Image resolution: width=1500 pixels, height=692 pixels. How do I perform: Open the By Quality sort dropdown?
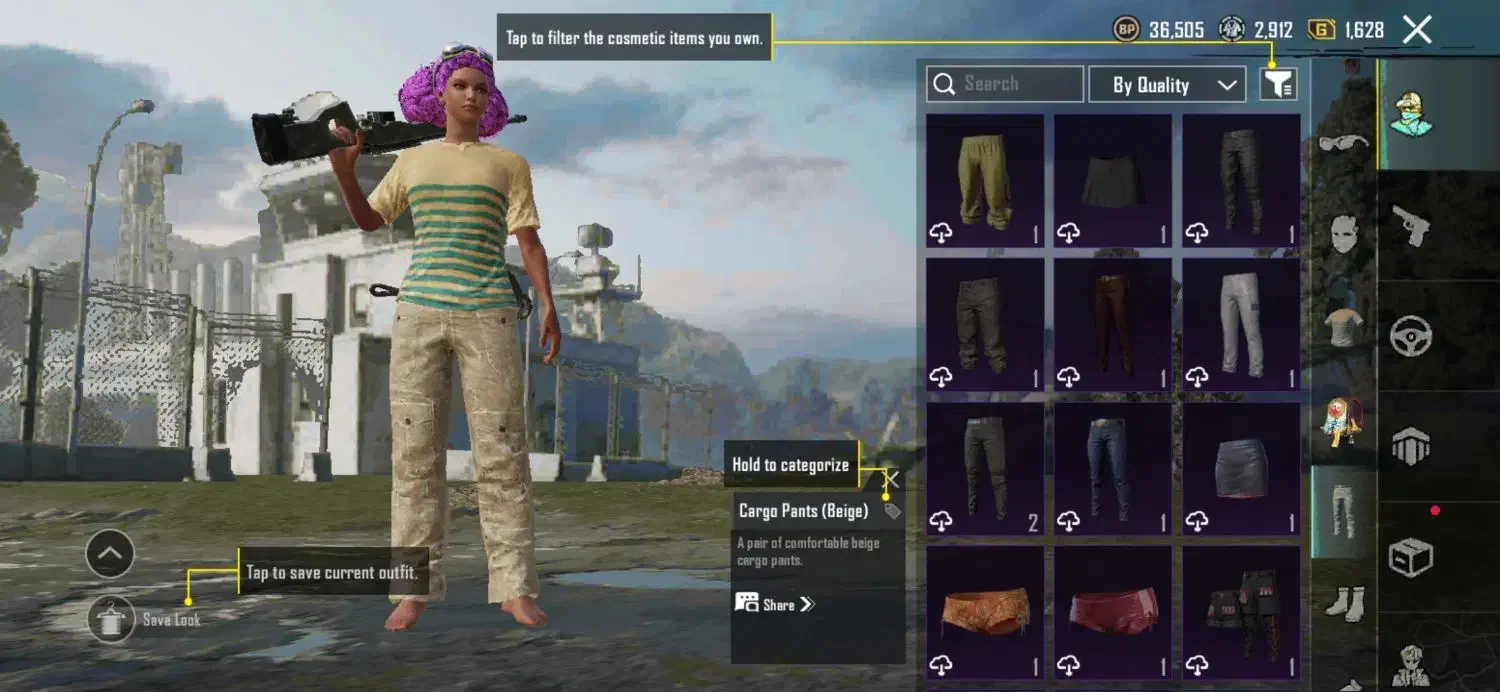[x=1166, y=85]
